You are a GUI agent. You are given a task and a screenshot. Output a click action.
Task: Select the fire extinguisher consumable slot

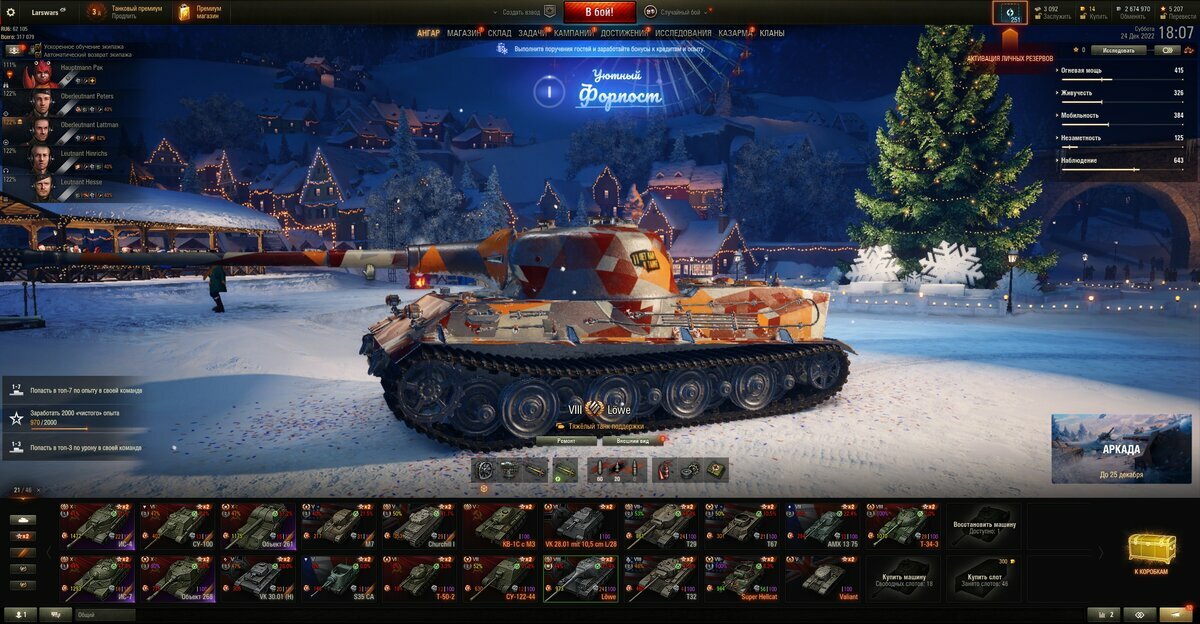tap(663, 469)
